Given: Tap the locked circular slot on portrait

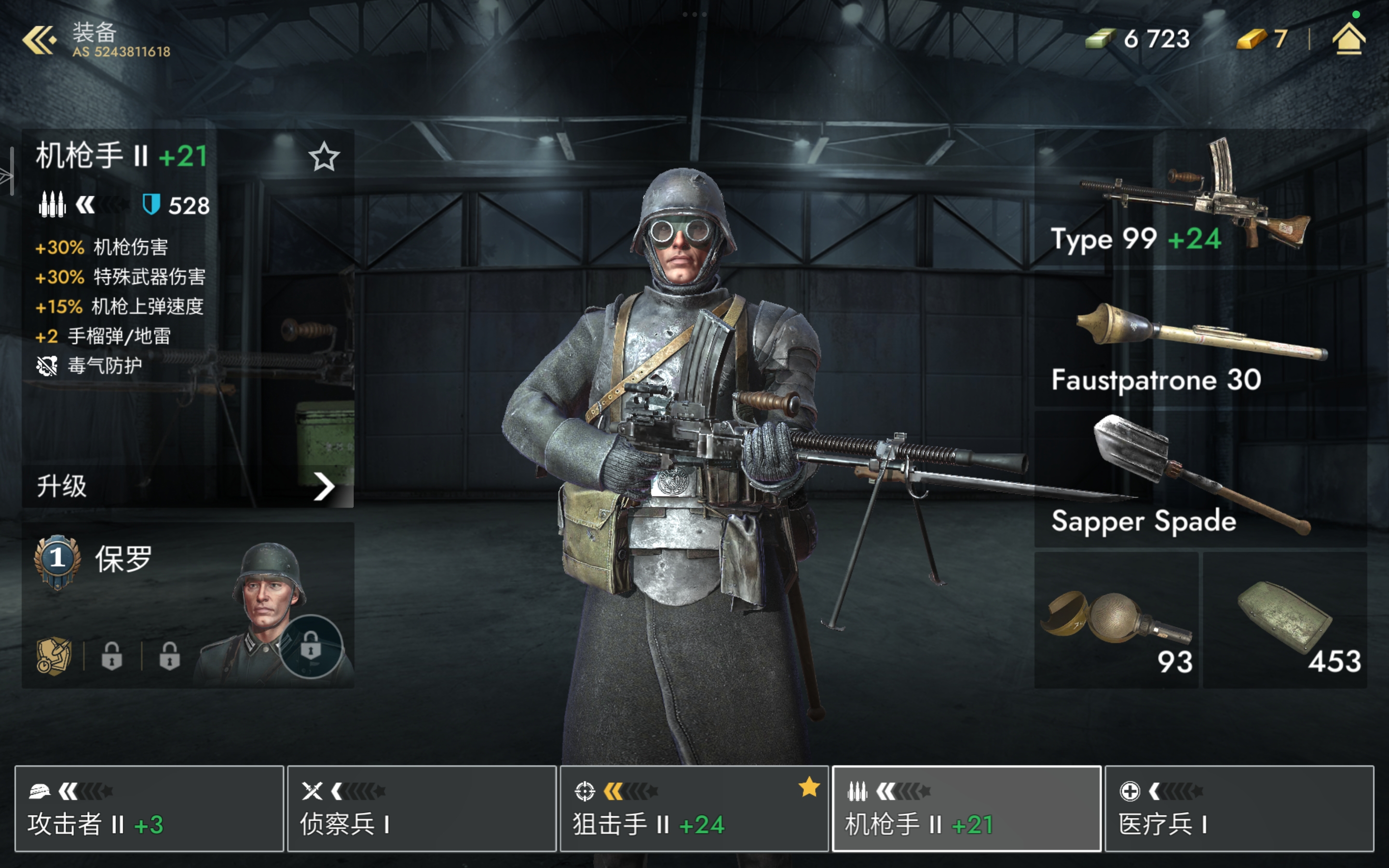Looking at the screenshot, I should (x=311, y=647).
